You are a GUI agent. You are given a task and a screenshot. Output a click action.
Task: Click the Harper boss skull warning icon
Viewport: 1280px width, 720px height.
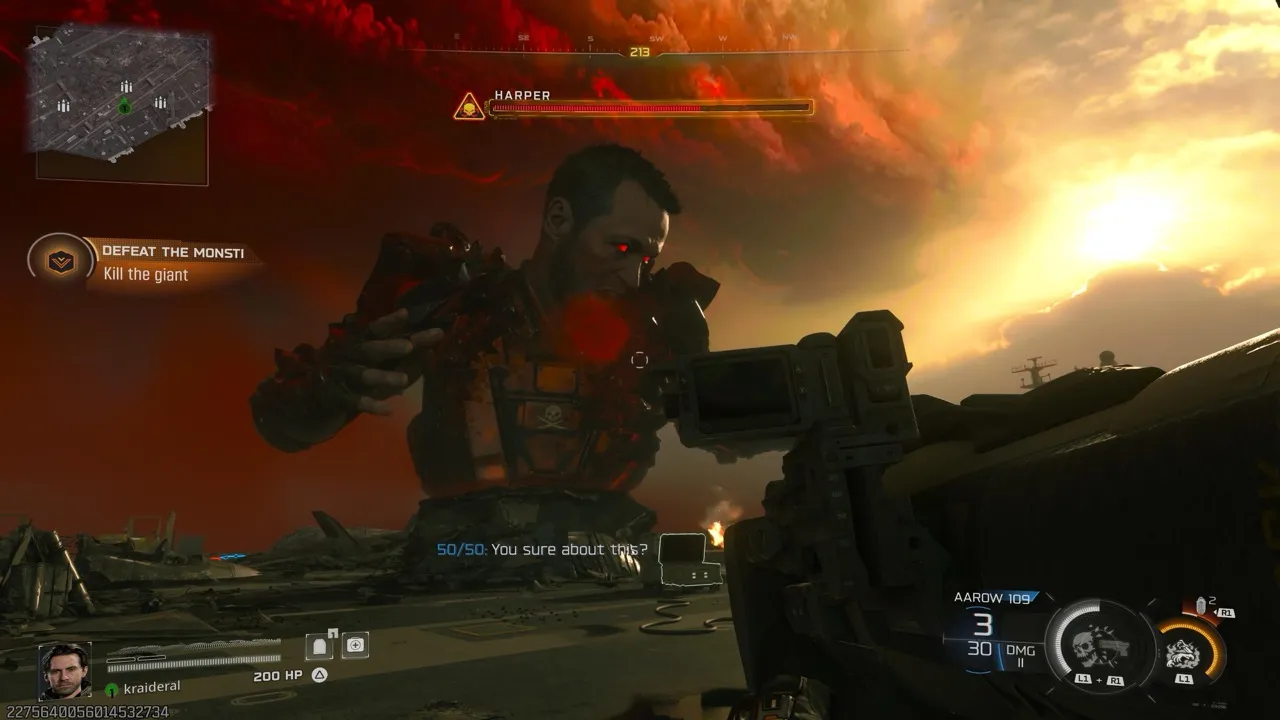coord(468,106)
